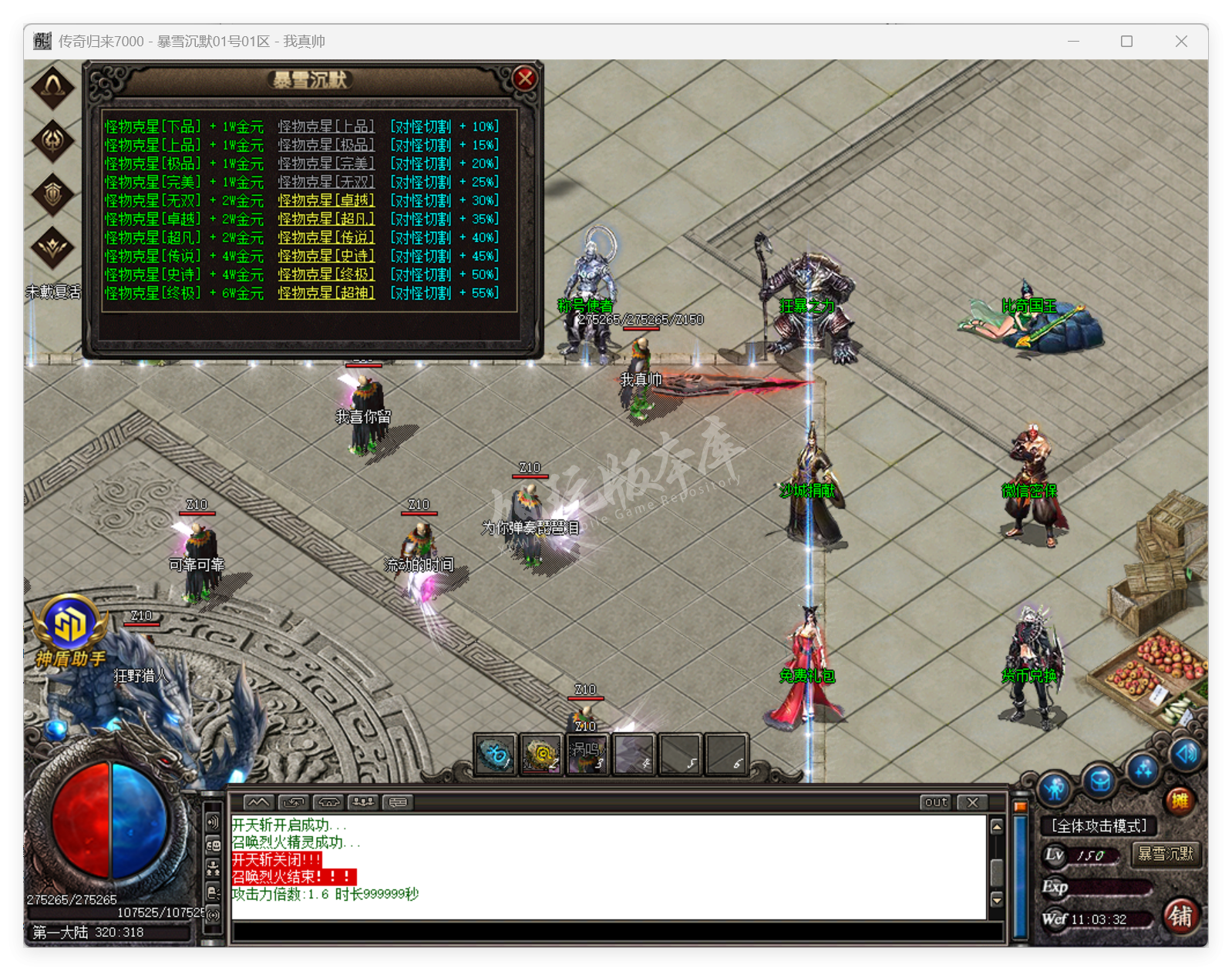The height and width of the screenshot is (971, 1232).
Task: Select the first skill slot in the hotbar
Action: pos(496,754)
